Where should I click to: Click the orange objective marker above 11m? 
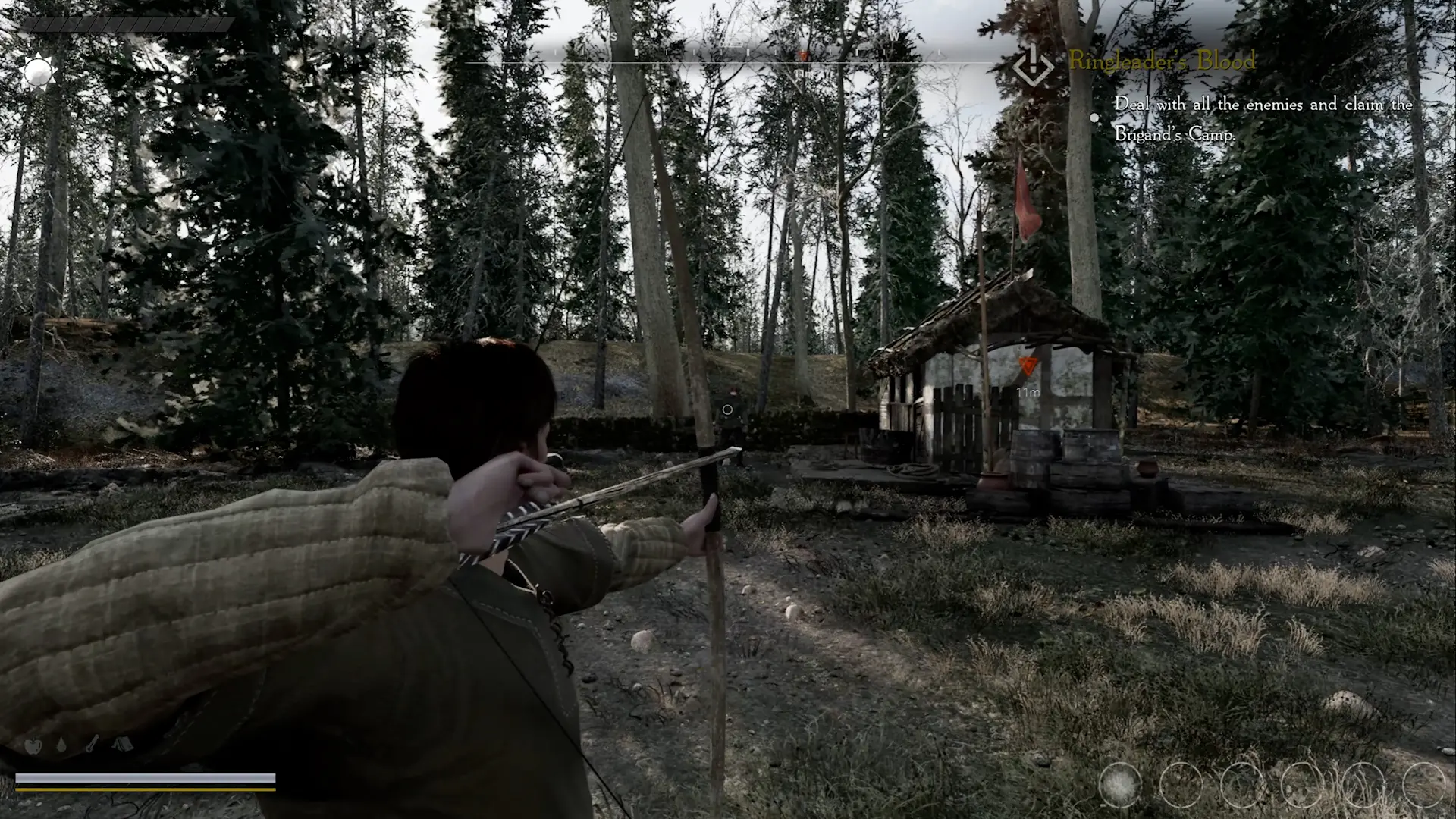point(1027,367)
